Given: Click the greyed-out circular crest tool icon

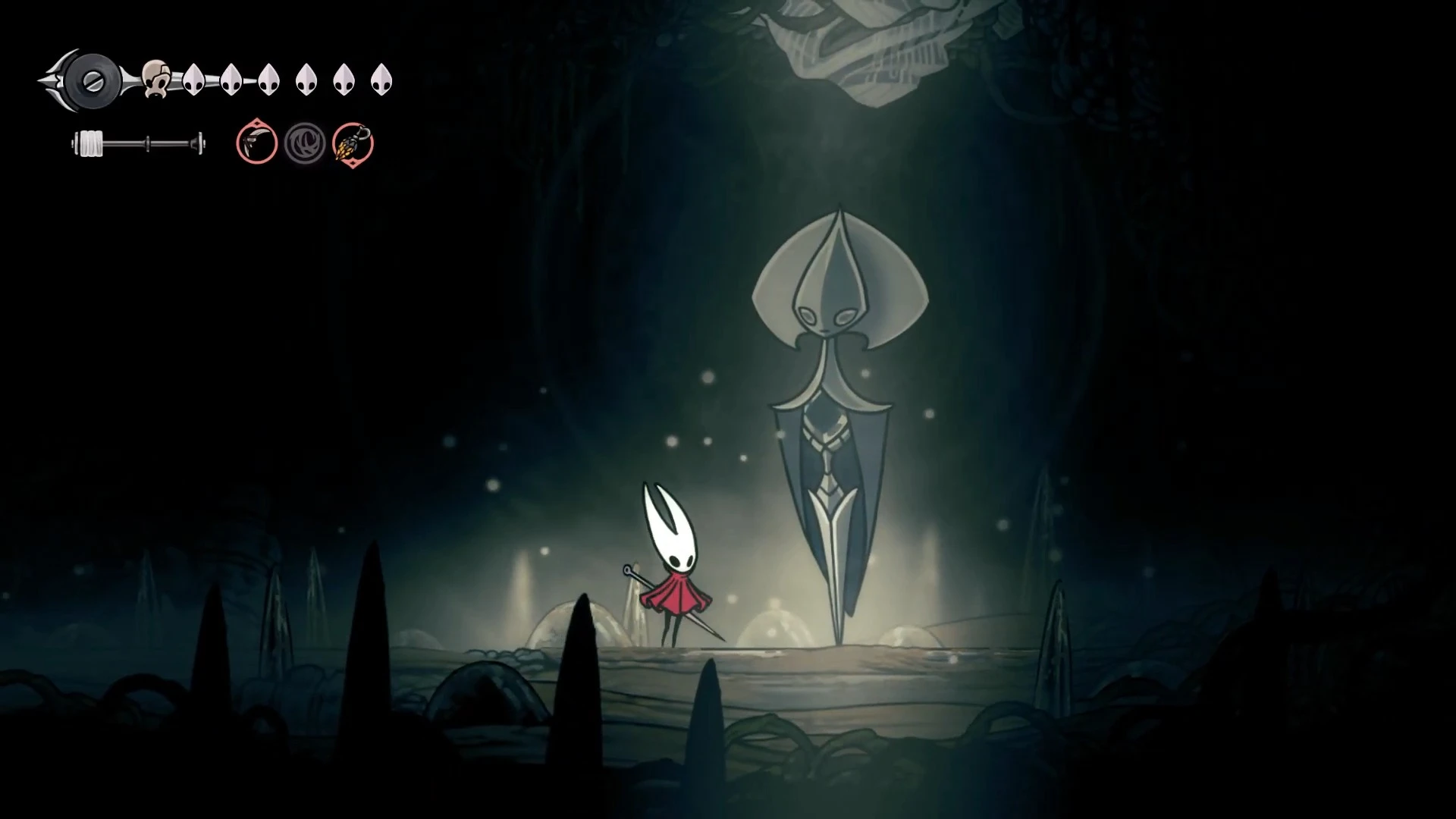Looking at the screenshot, I should pos(306,143).
